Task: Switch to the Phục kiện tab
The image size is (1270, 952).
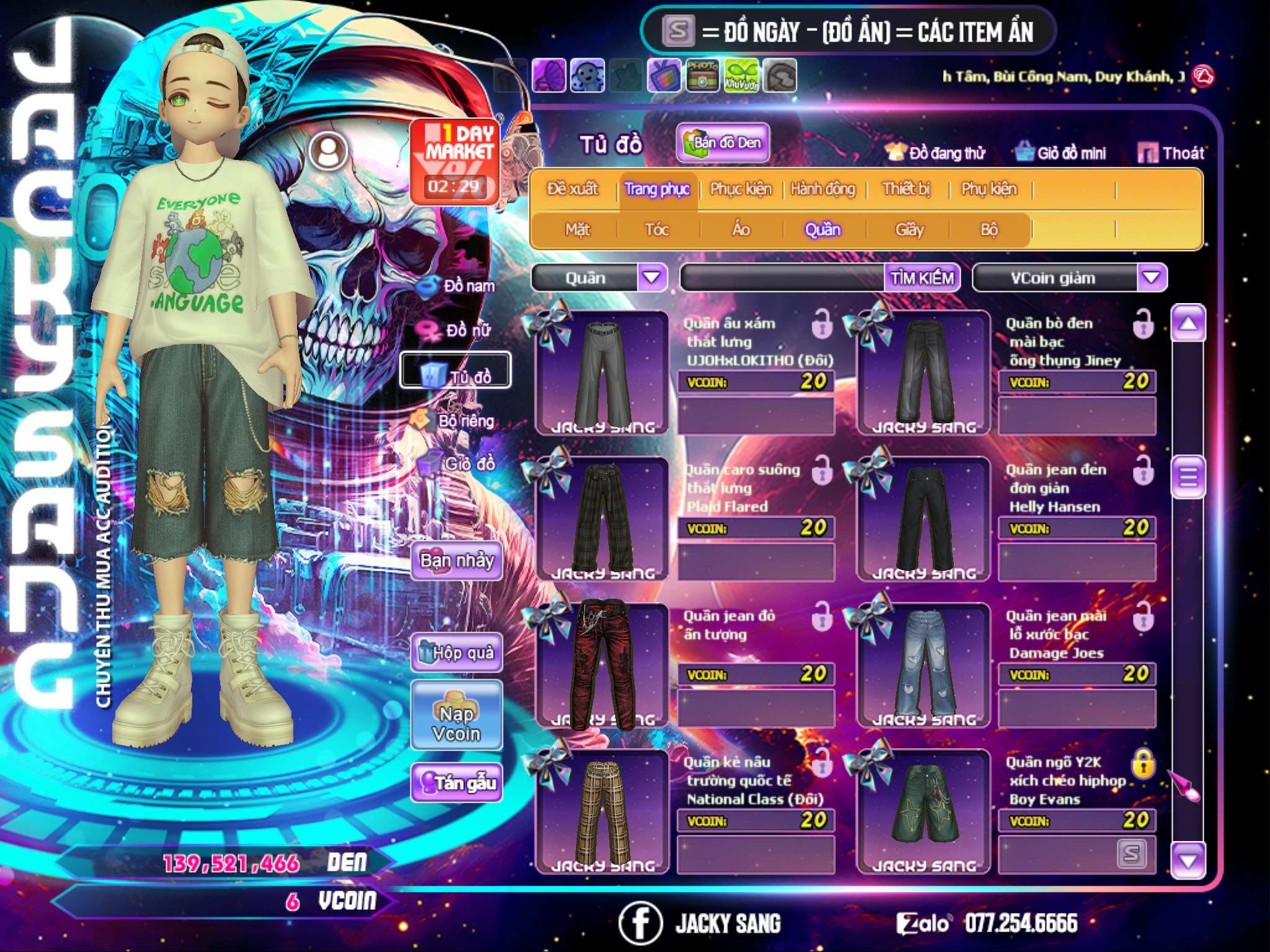Action: coord(740,188)
